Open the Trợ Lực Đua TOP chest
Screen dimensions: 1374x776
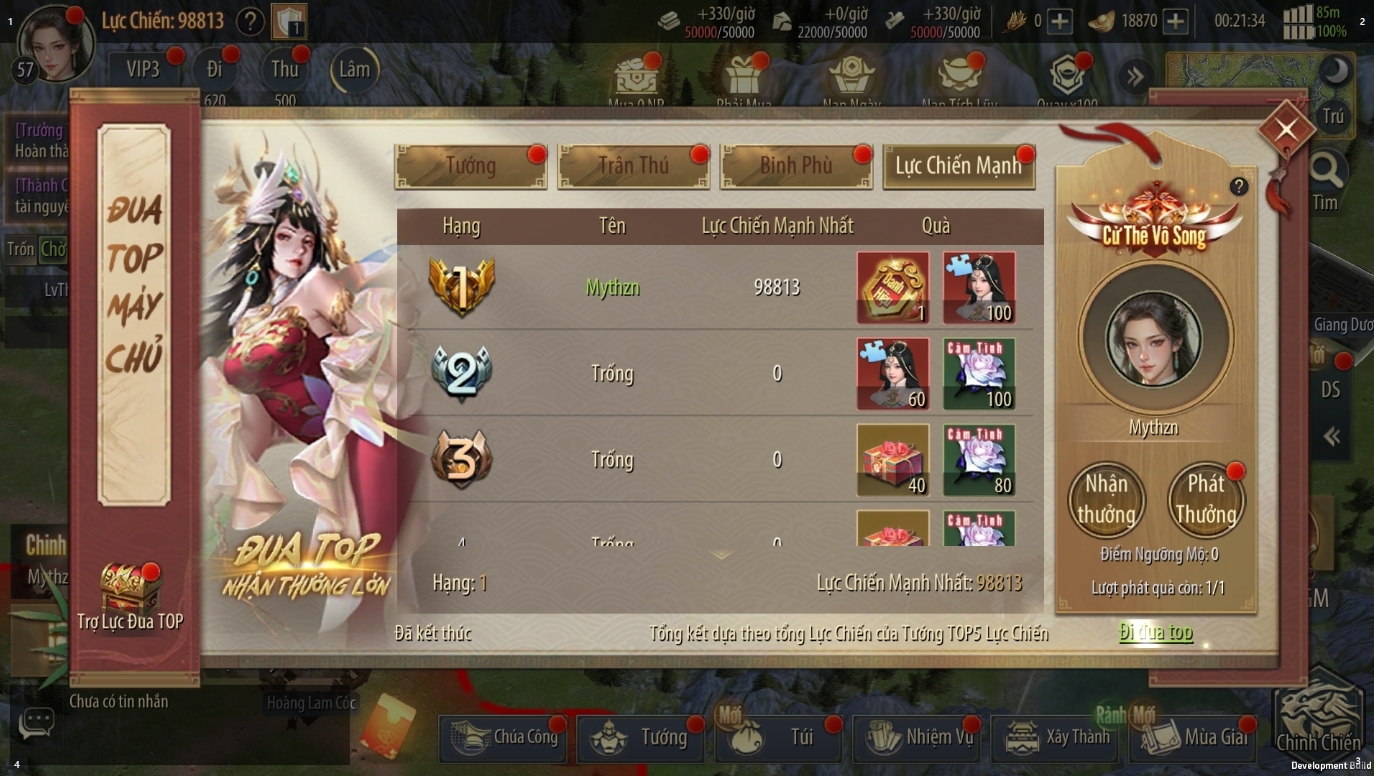[130, 590]
